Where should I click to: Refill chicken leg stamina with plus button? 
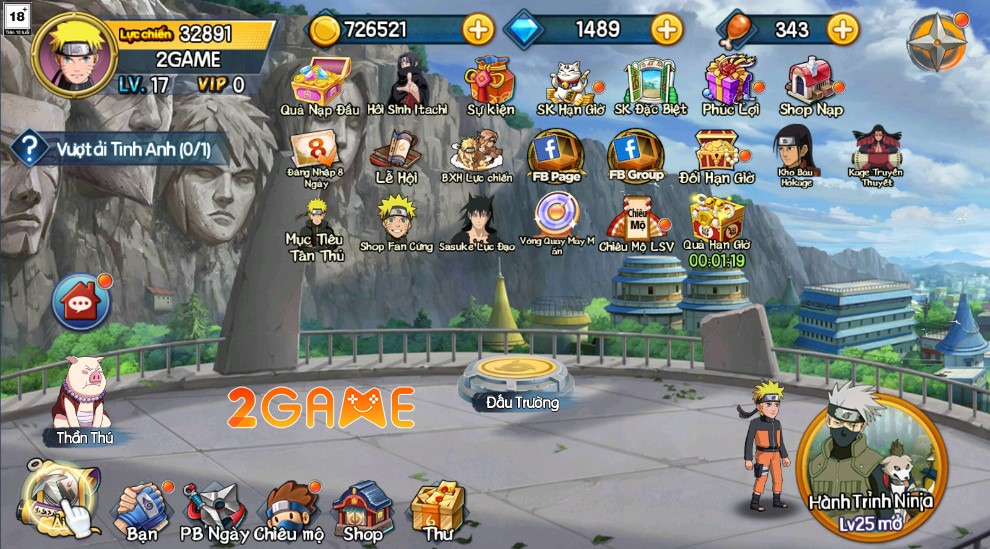pyautogui.click(x=843, y=29)
